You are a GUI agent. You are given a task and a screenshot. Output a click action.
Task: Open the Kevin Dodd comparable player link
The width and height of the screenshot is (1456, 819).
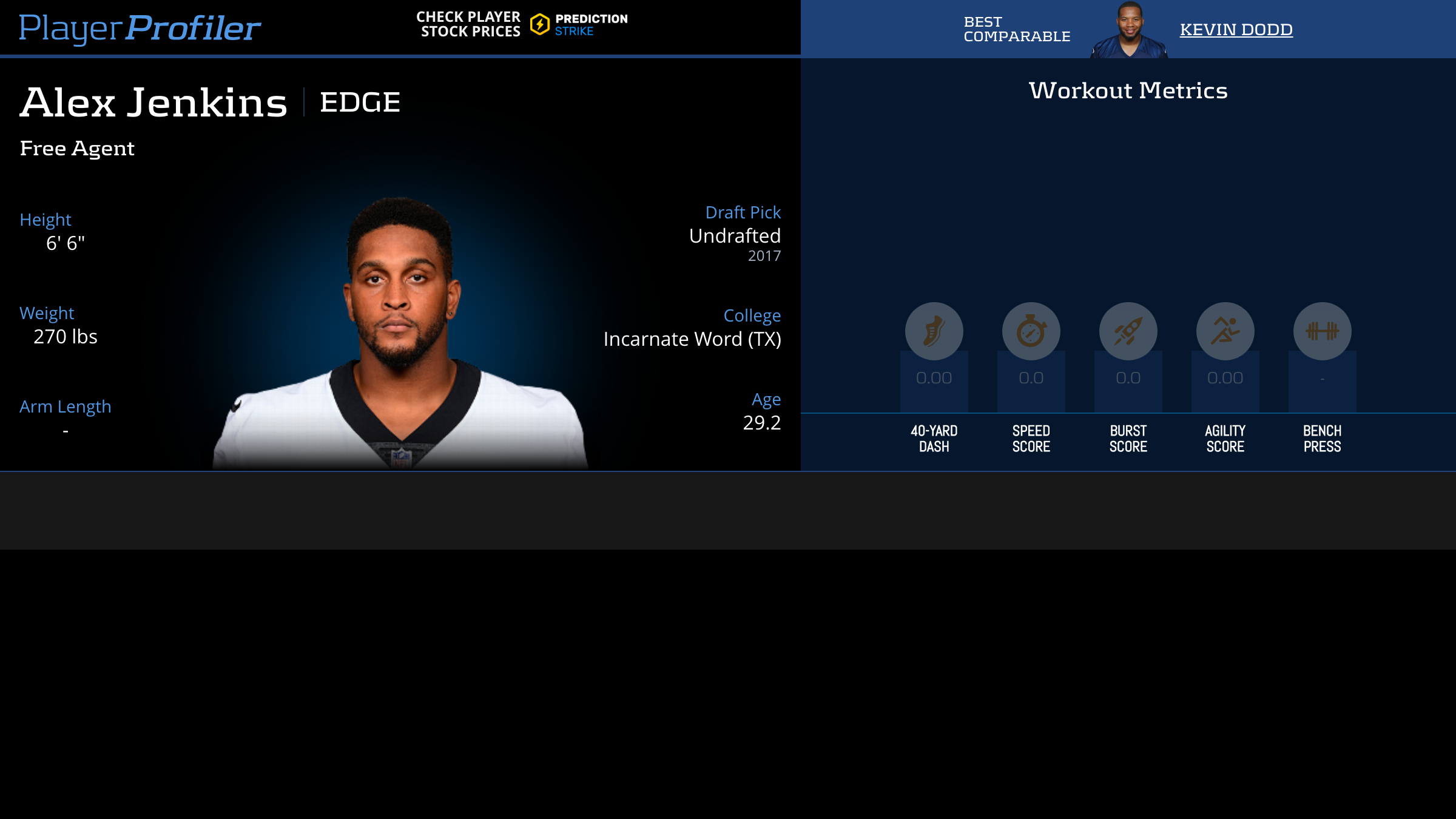[1236, 29]
